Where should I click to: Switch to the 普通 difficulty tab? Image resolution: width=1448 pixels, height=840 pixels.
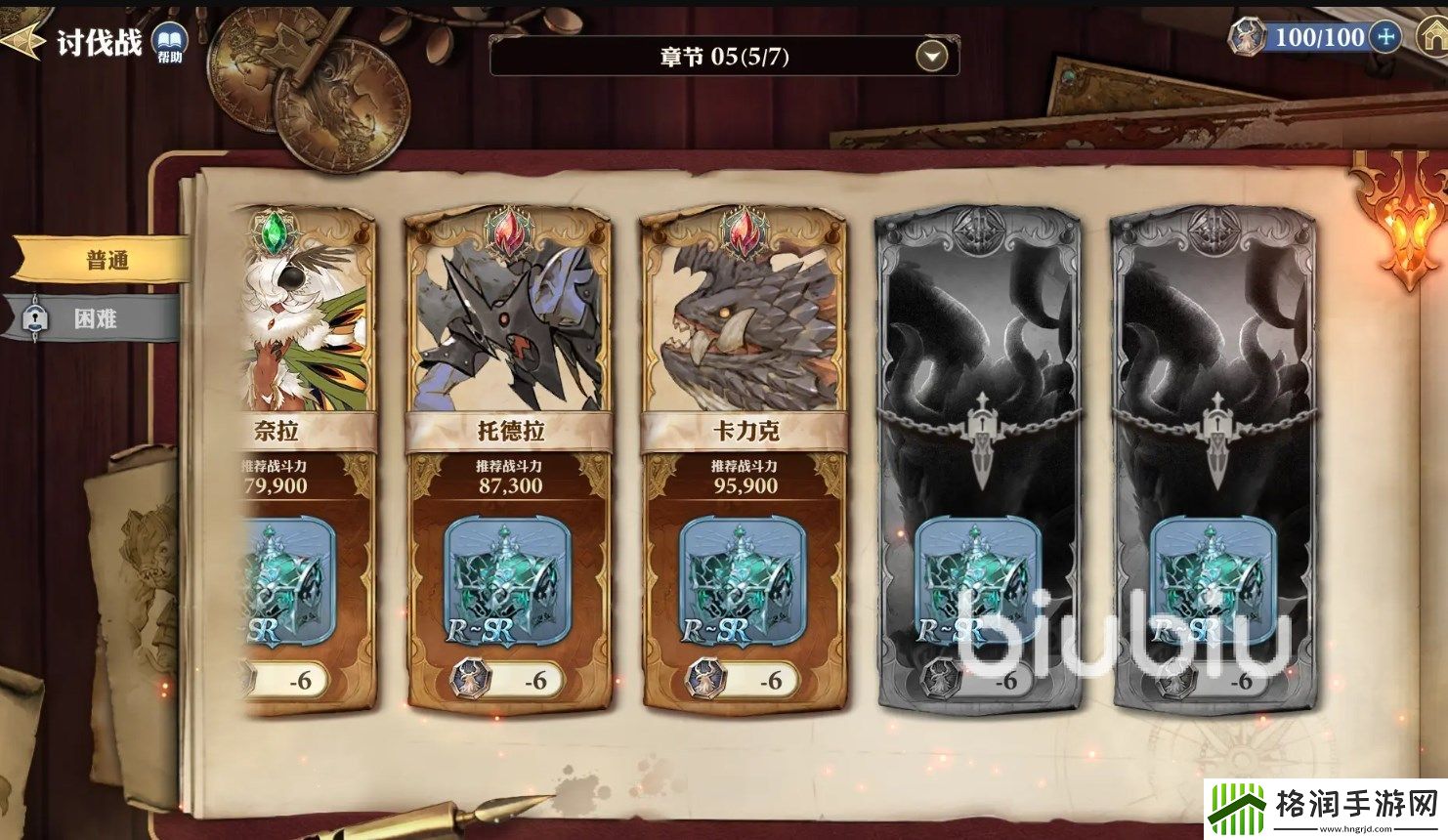(x=106, y=261)
